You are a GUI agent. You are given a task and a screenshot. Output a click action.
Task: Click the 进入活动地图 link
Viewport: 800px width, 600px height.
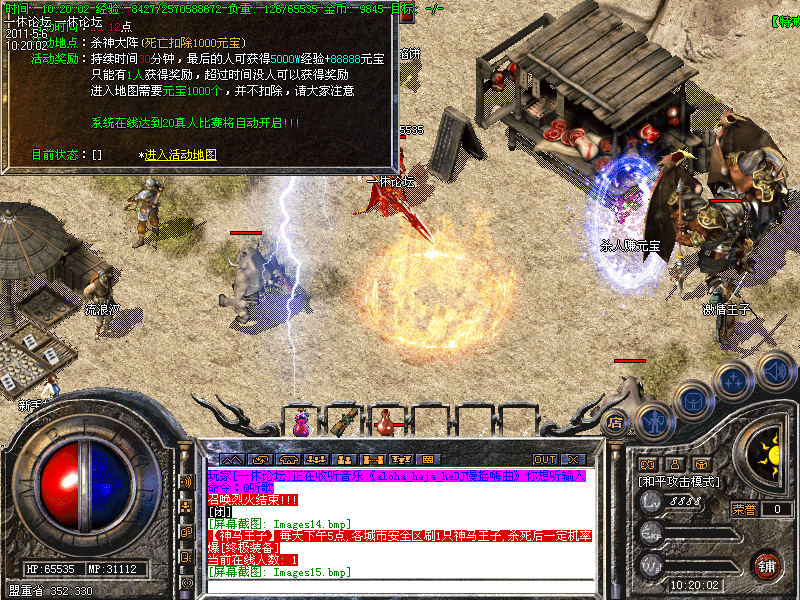(x=180, y=155)
